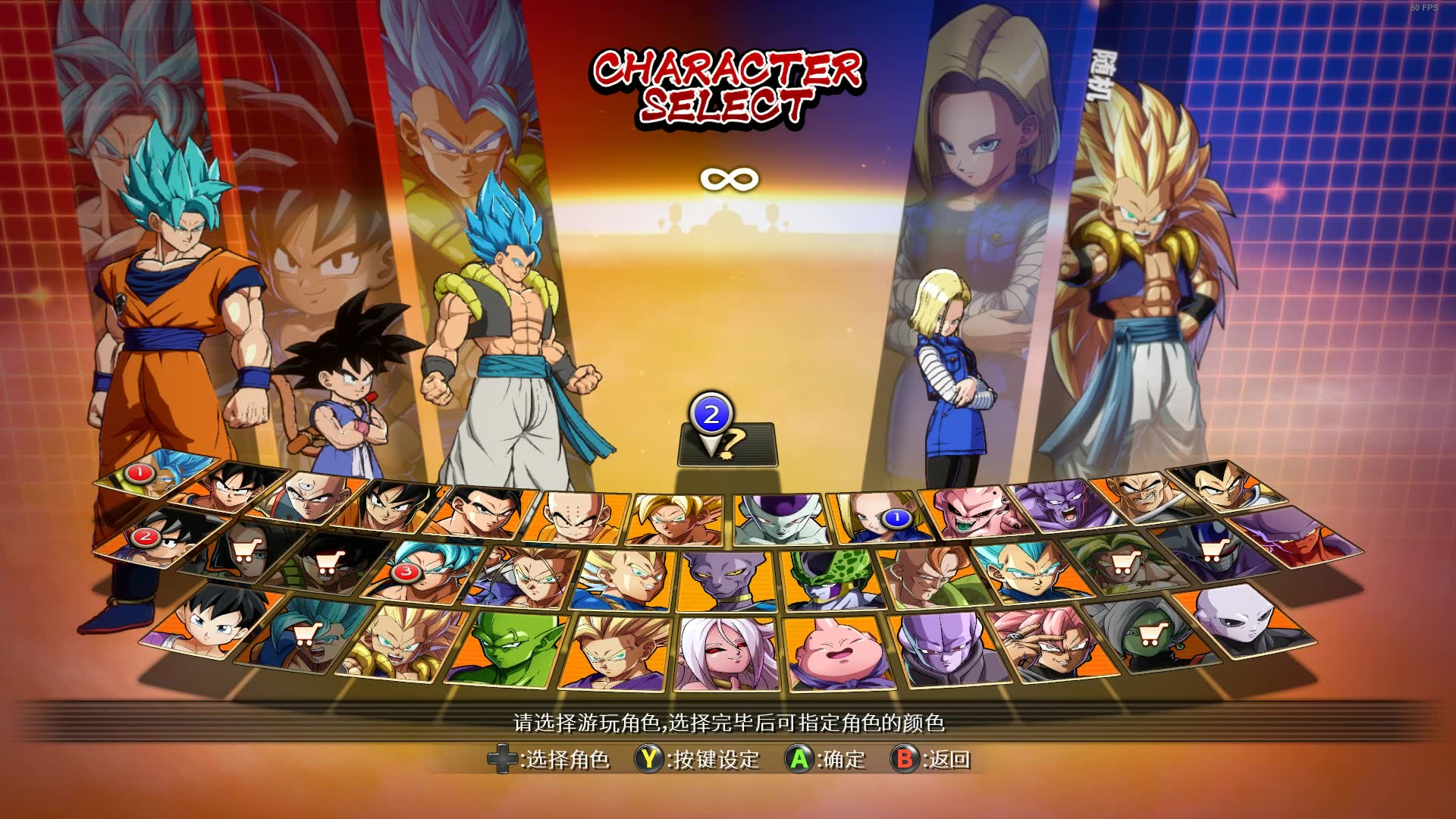Select Tien from the top roster row
This screenshot has height=819, width=1456.
(311, 491)
